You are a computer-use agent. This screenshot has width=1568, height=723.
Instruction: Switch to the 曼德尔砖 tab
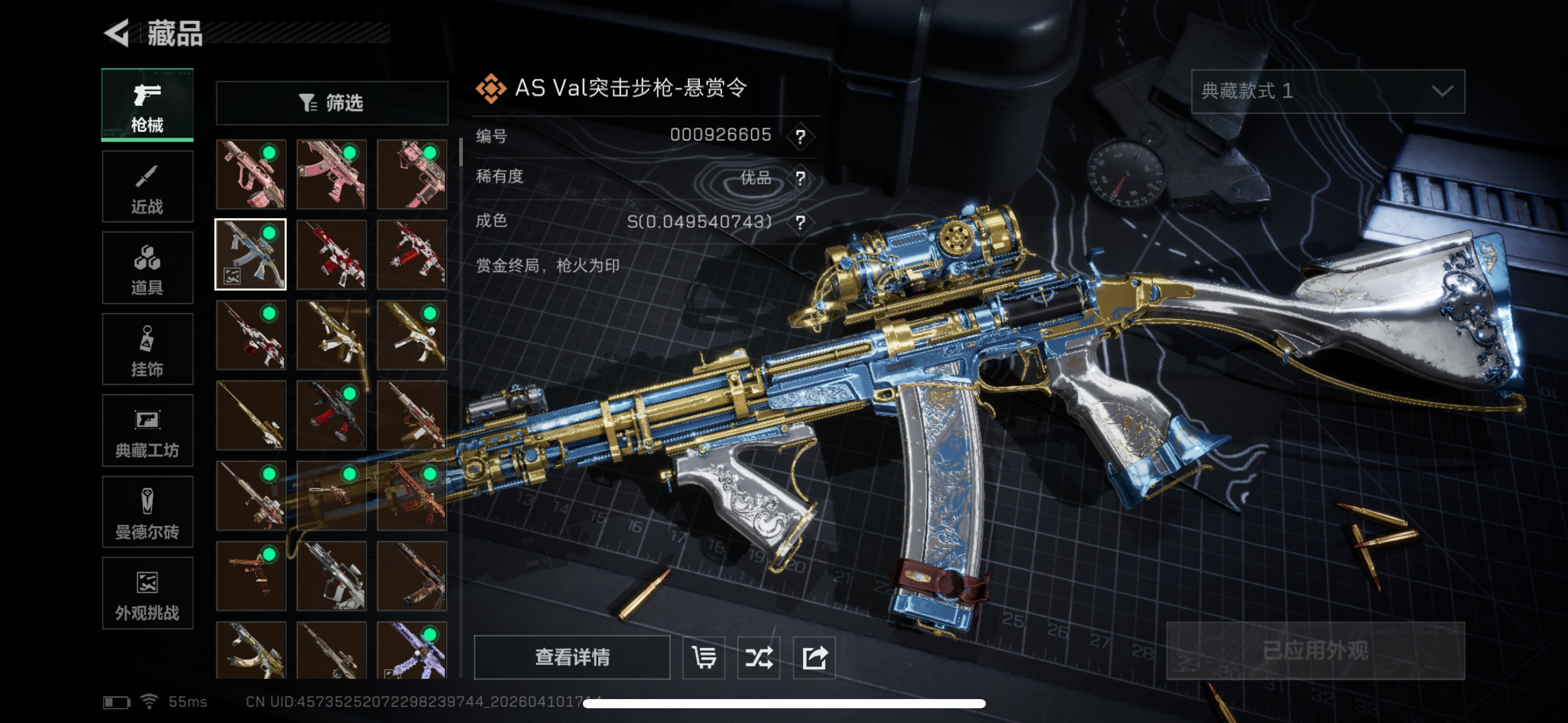coord(147,512)
